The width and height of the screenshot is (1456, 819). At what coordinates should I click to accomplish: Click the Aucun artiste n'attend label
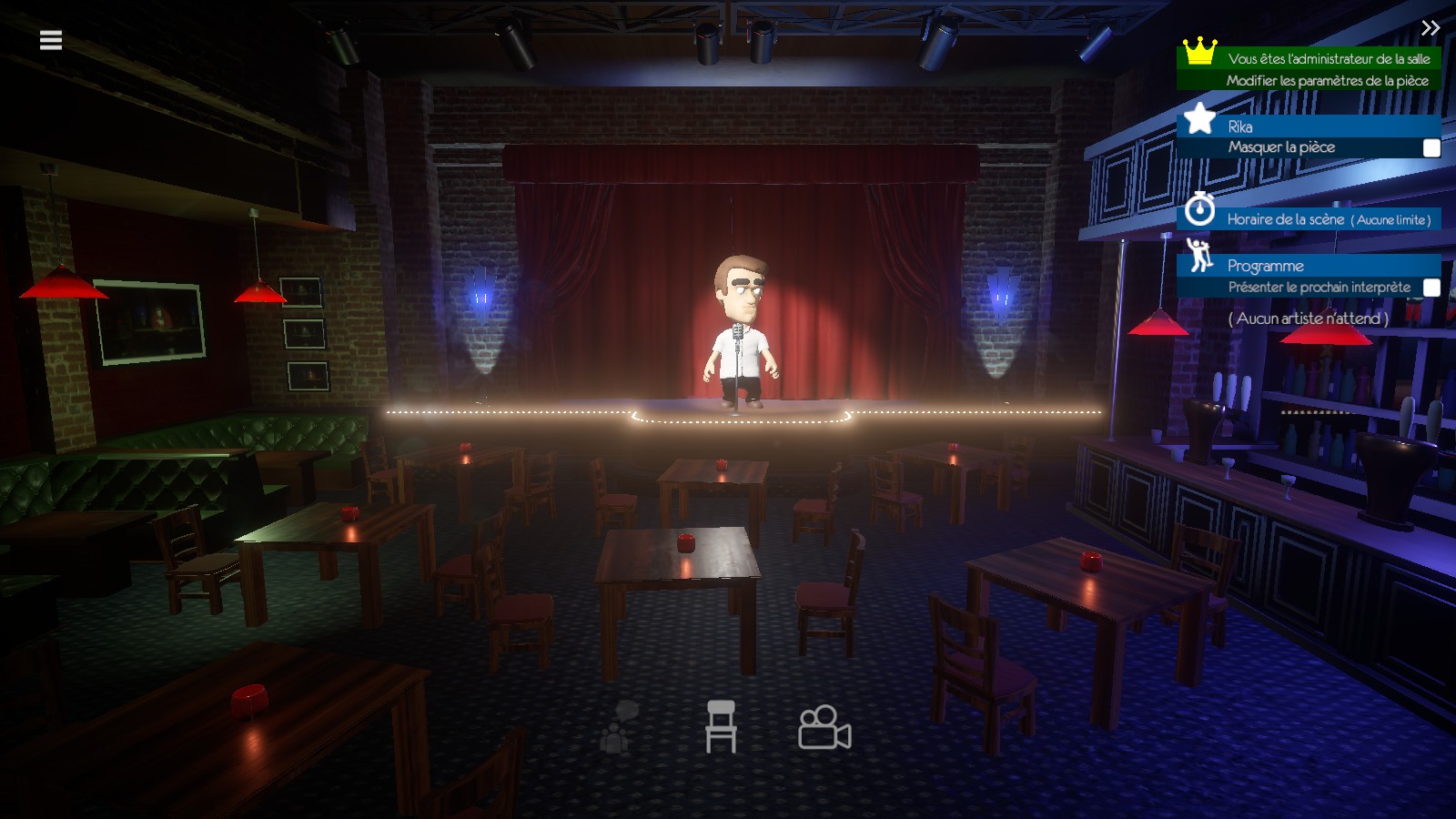tap(1310, 319)
